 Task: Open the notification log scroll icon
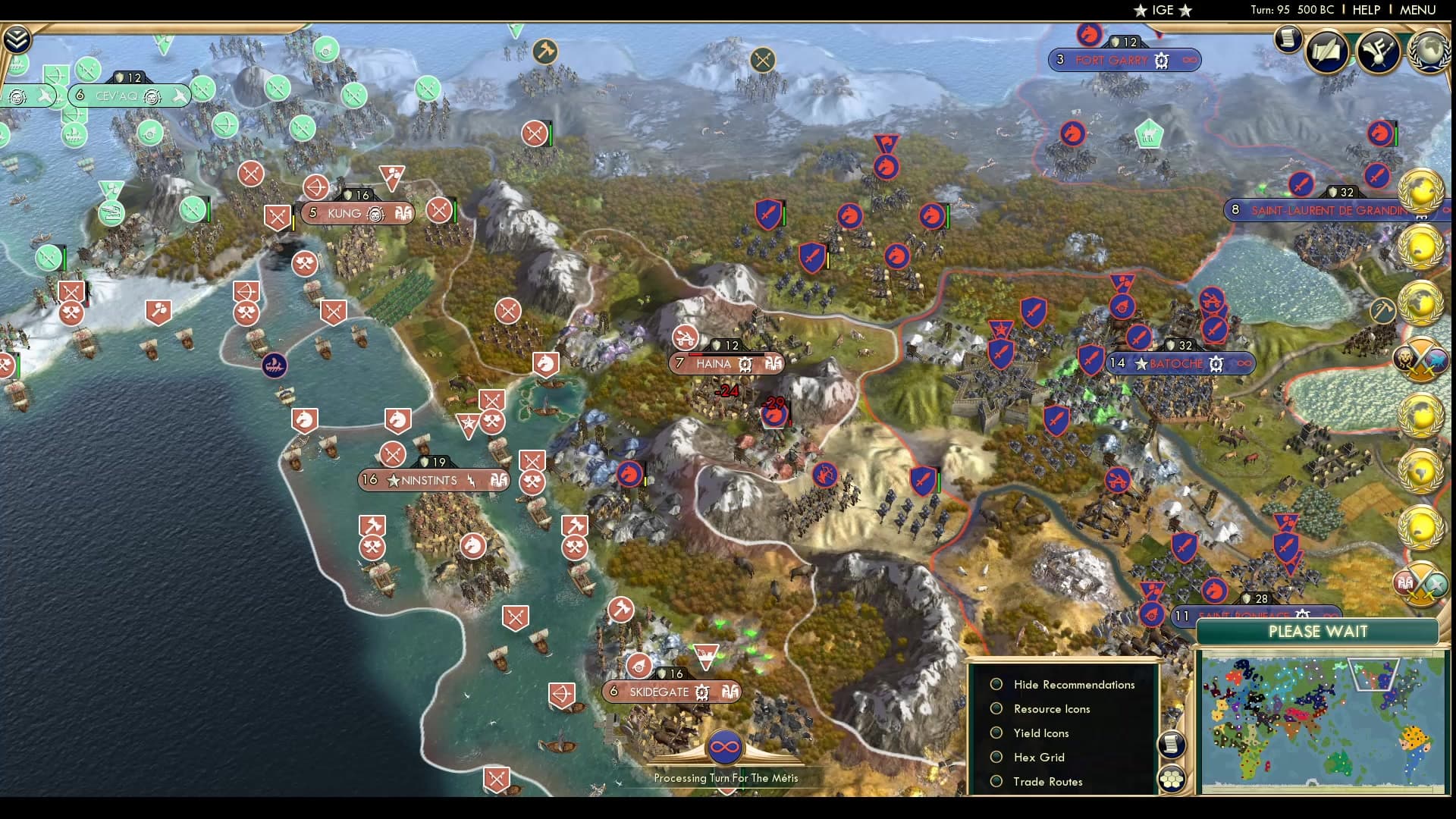[x=1287, y=39]
